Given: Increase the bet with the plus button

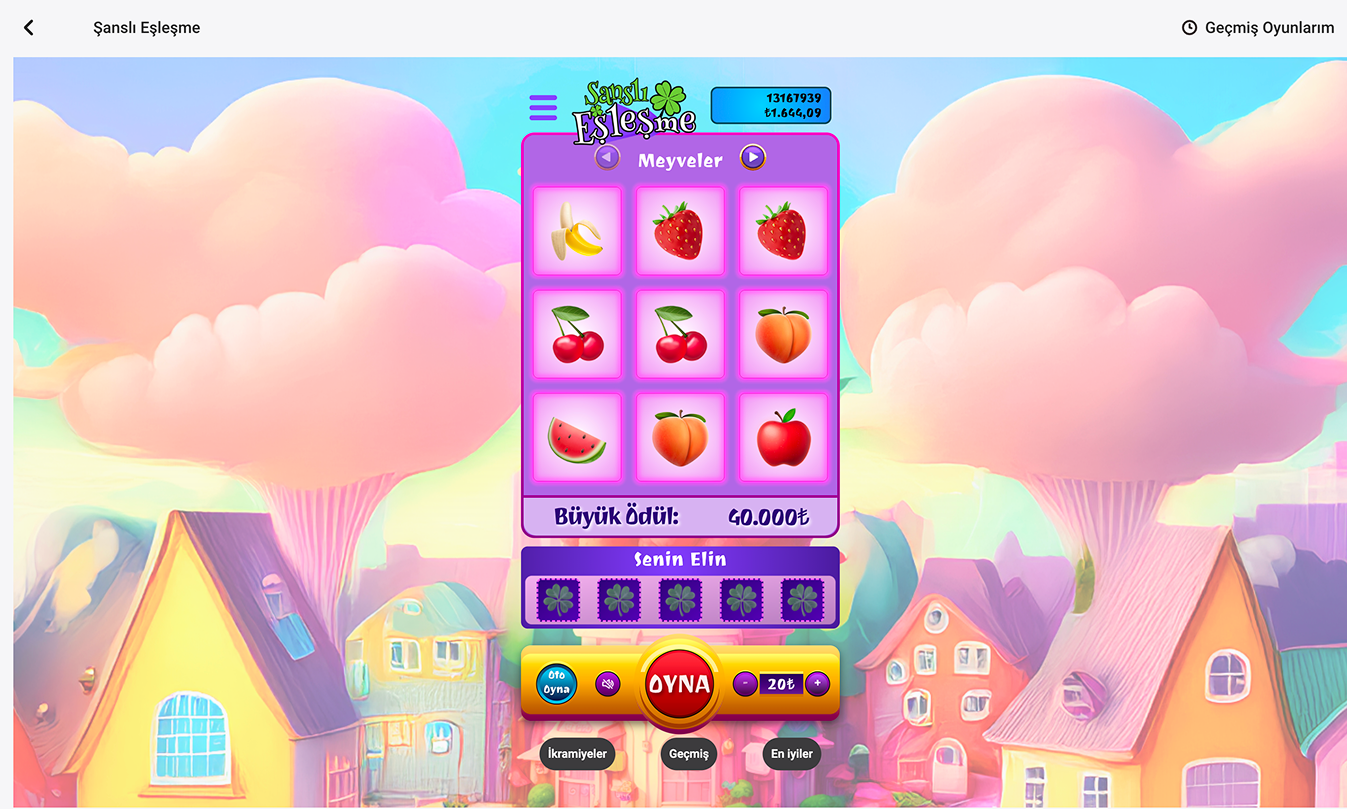Looking at the screenshot, I should [x=817, y=684].
